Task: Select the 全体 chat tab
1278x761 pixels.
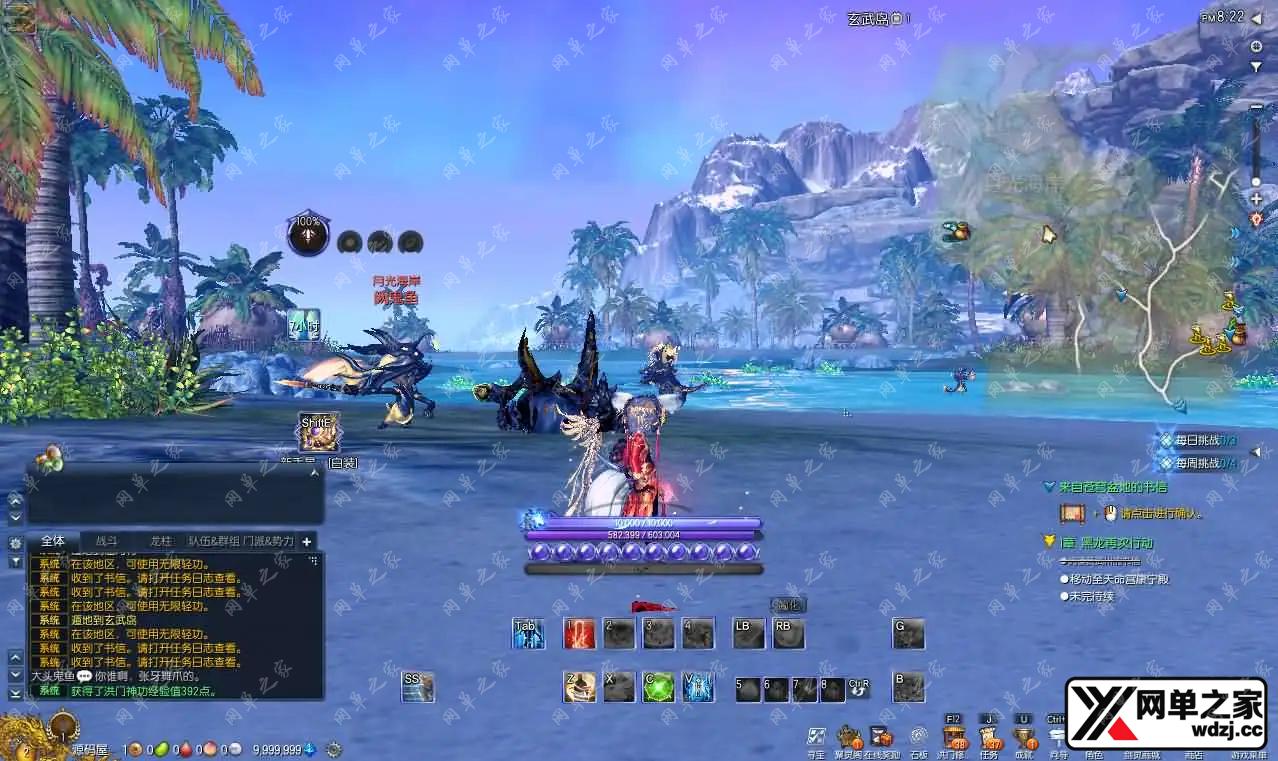Action: pos(53,541)
